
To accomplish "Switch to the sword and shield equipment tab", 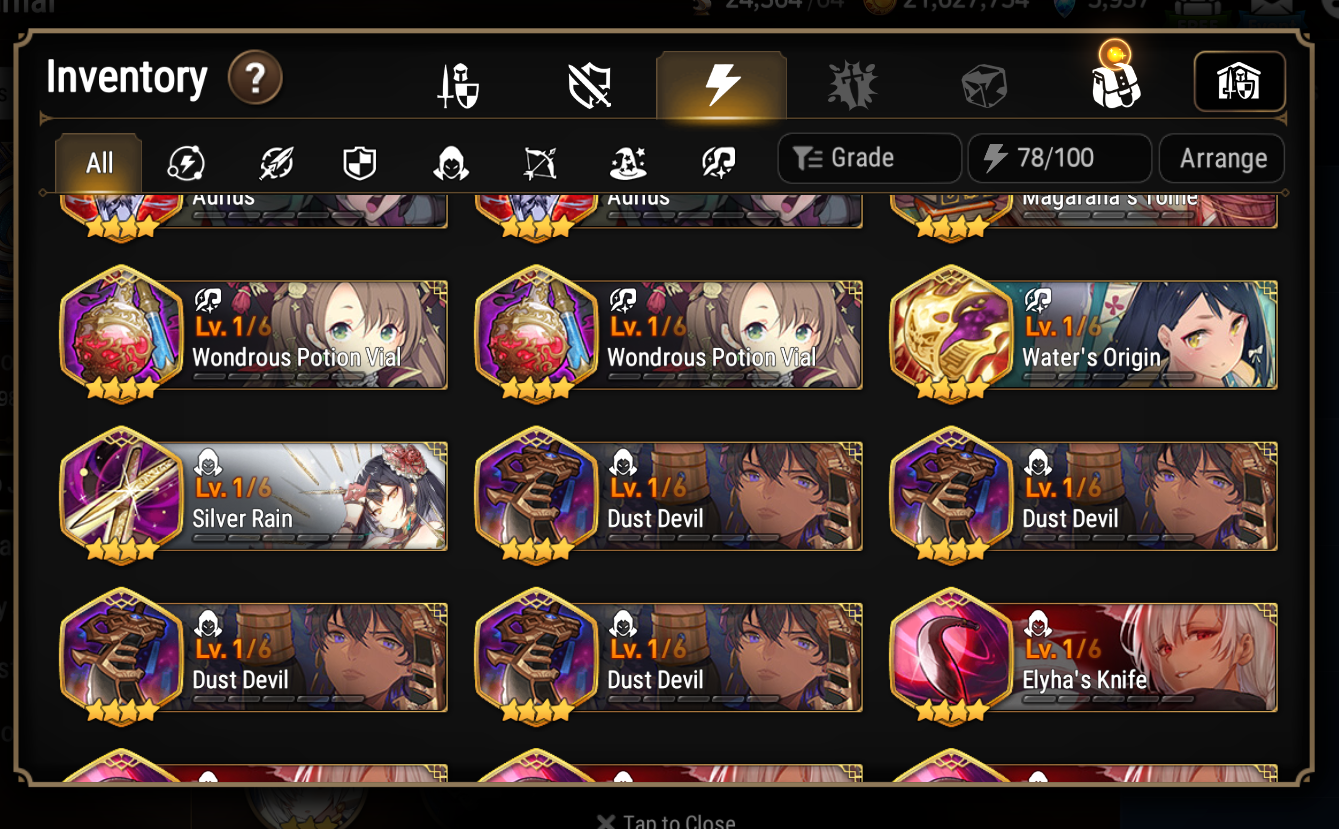I will 459,83.
